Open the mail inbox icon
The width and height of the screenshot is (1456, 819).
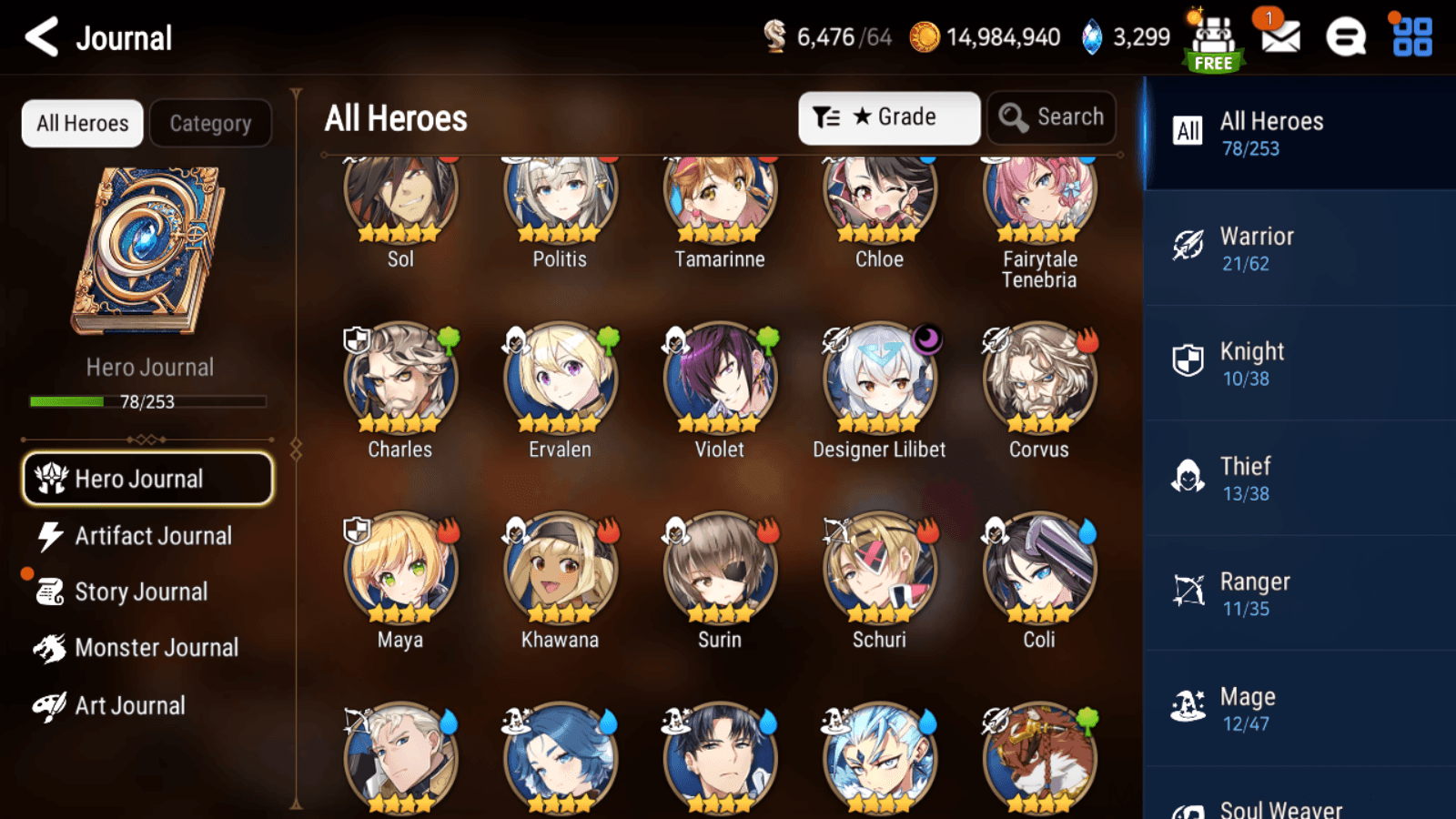[1279, 38]
